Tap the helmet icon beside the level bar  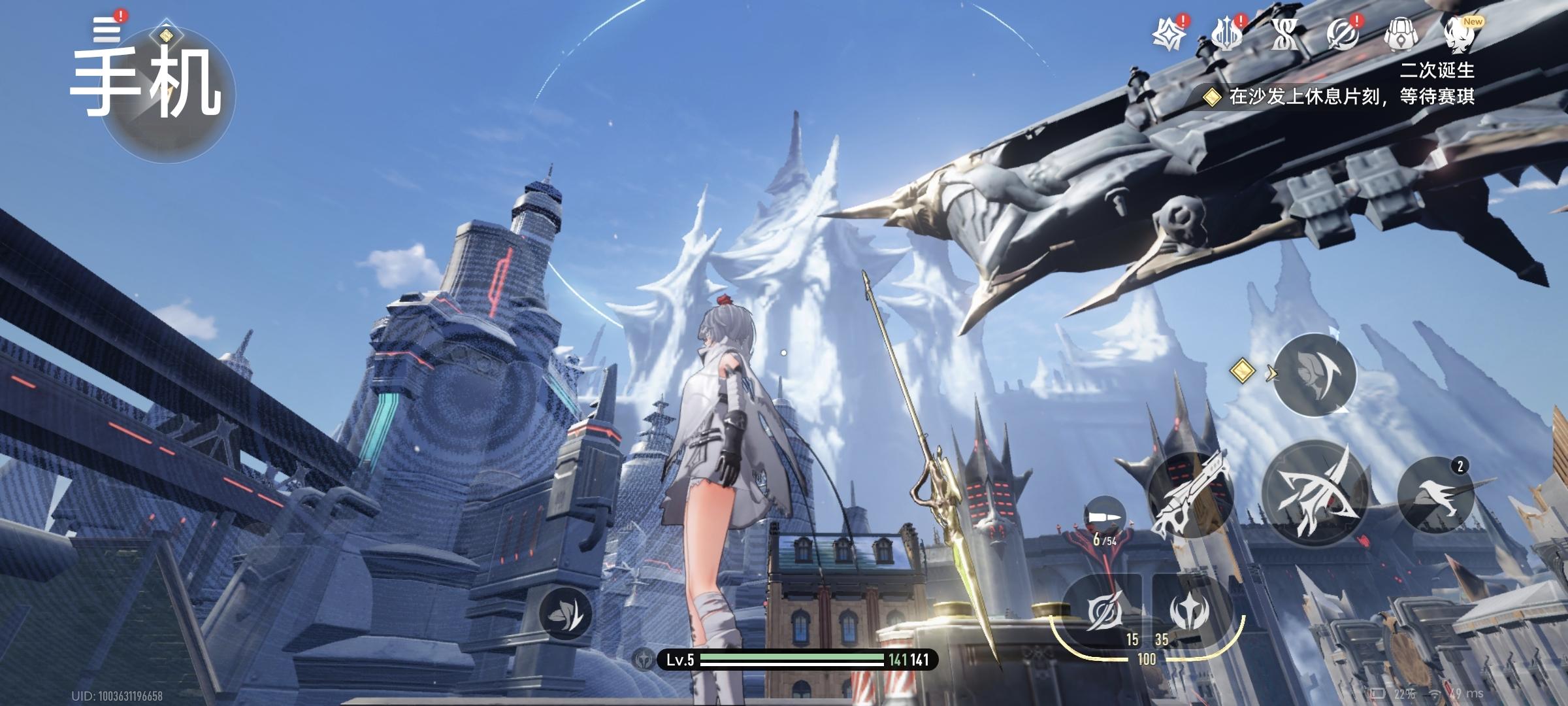645,660
